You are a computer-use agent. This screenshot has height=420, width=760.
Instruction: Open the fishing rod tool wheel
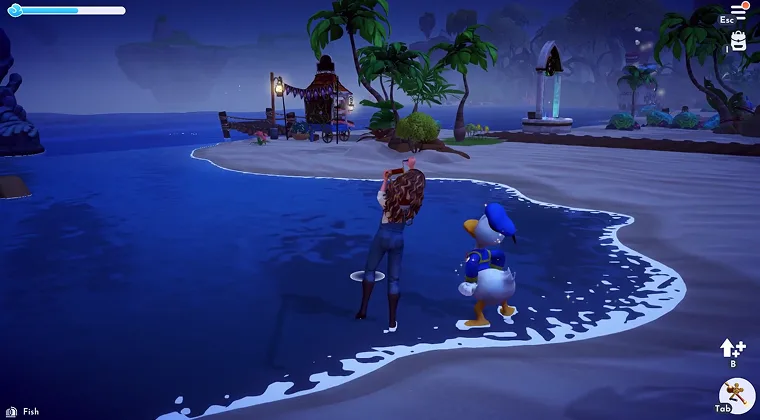click(x=736, y=396)
